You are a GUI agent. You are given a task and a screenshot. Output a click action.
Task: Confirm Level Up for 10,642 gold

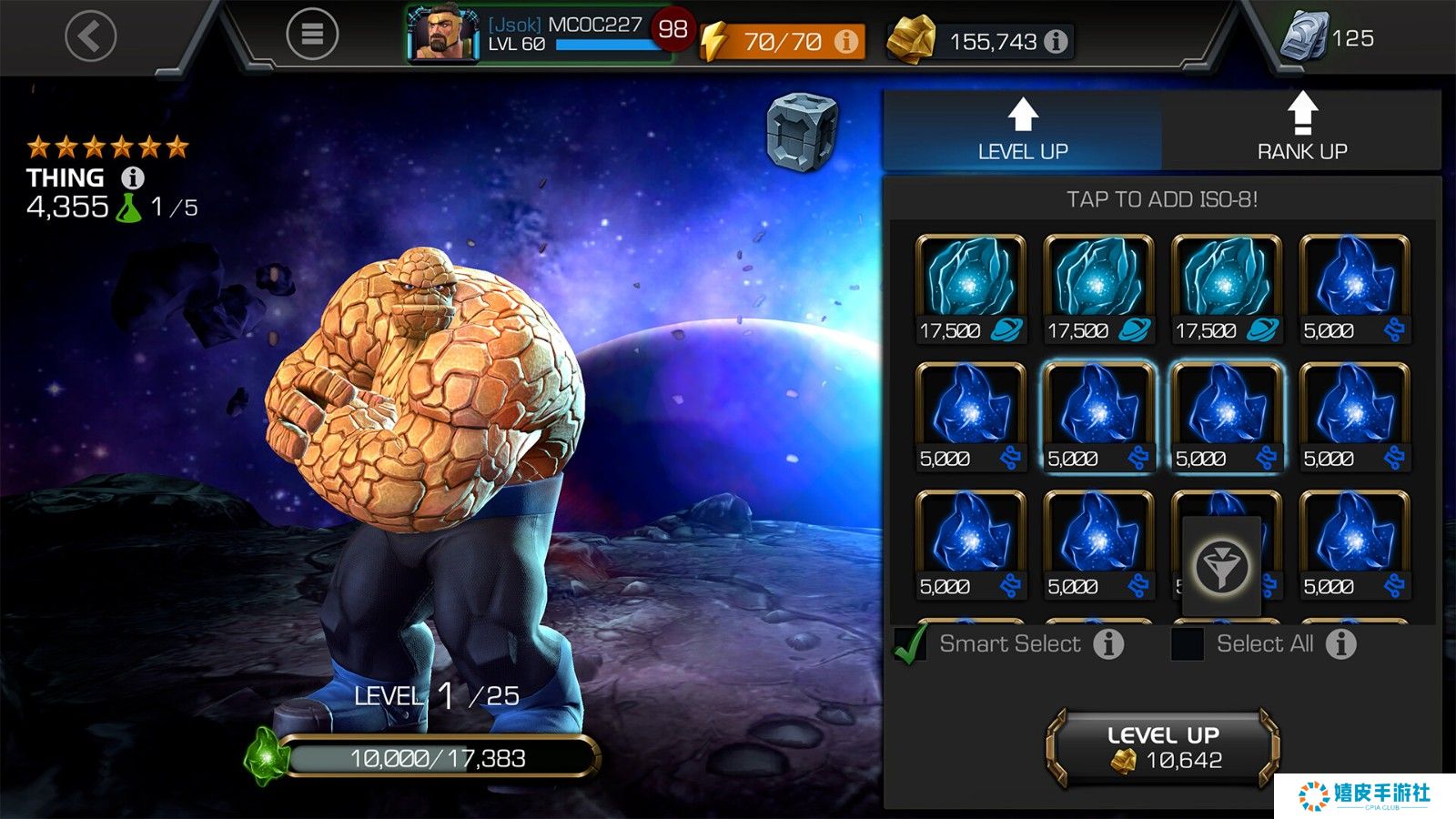click(1163, 748)
